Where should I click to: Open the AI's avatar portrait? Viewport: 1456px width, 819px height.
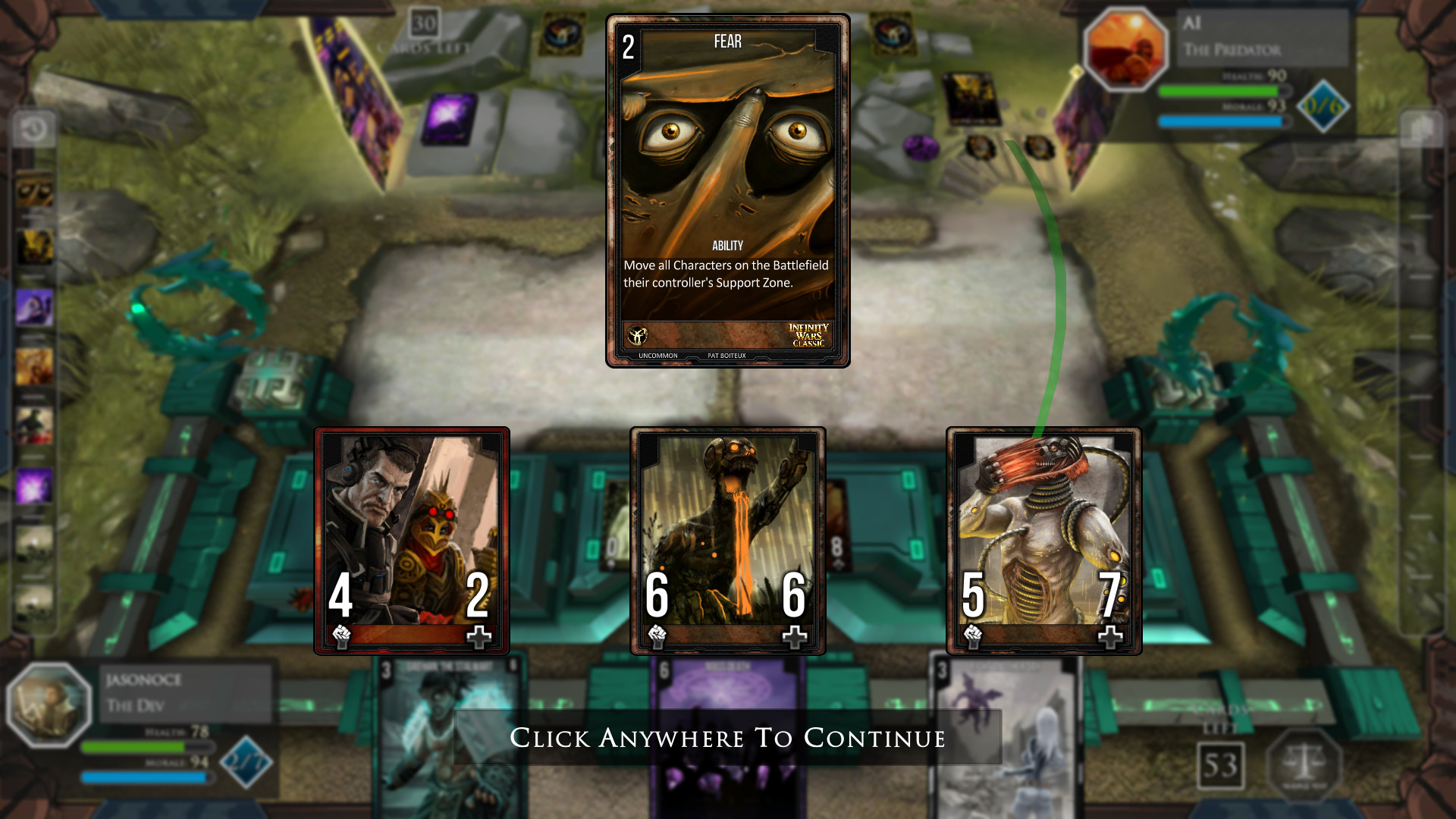tap(1127, 49)
